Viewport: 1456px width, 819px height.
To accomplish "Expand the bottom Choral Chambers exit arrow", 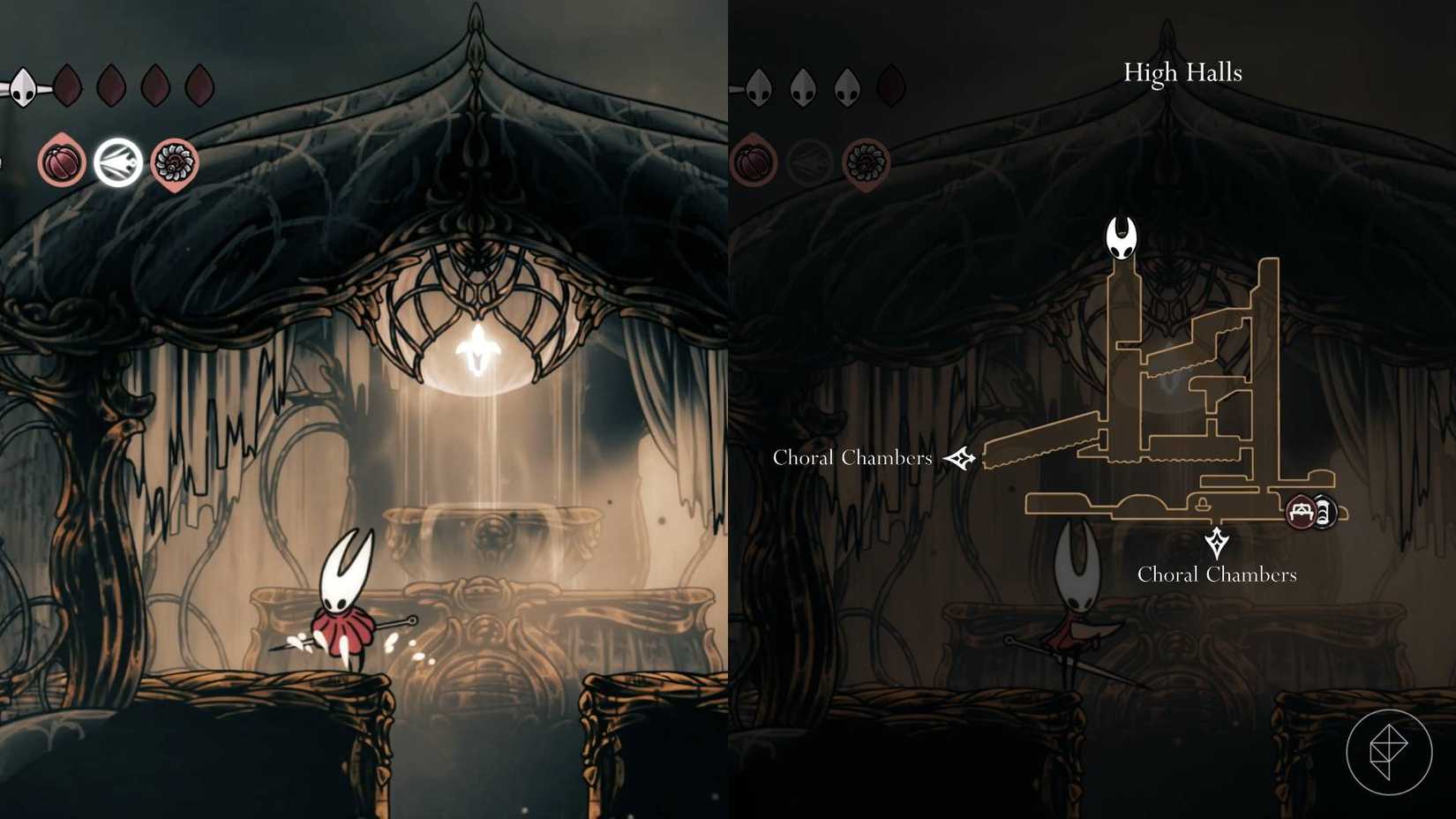I will (1218, 542).
